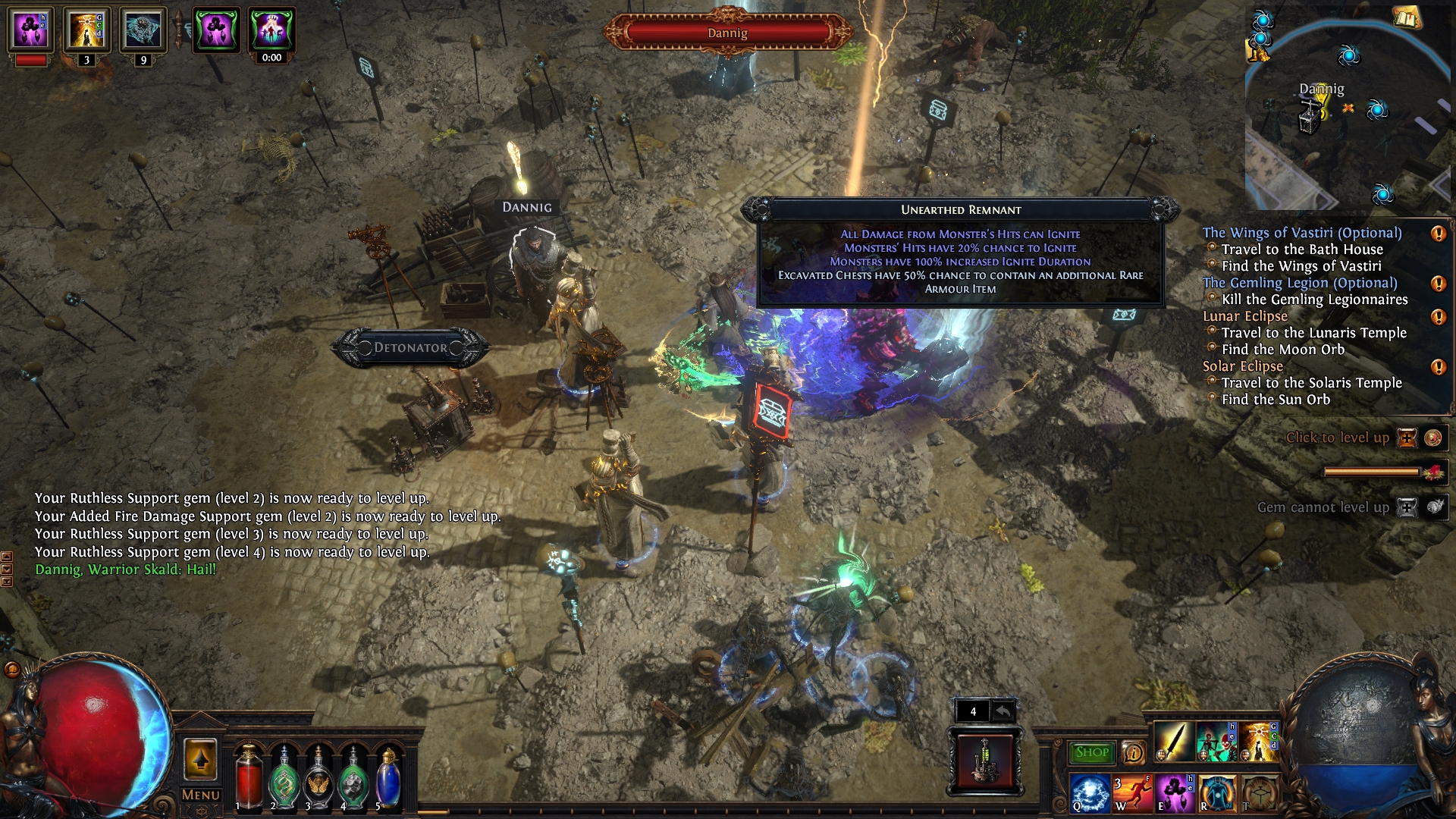Select the sword attack skill icon
Viewport: 1456px width, 819px height.
pyautogui.click(x=1173, y=742)
